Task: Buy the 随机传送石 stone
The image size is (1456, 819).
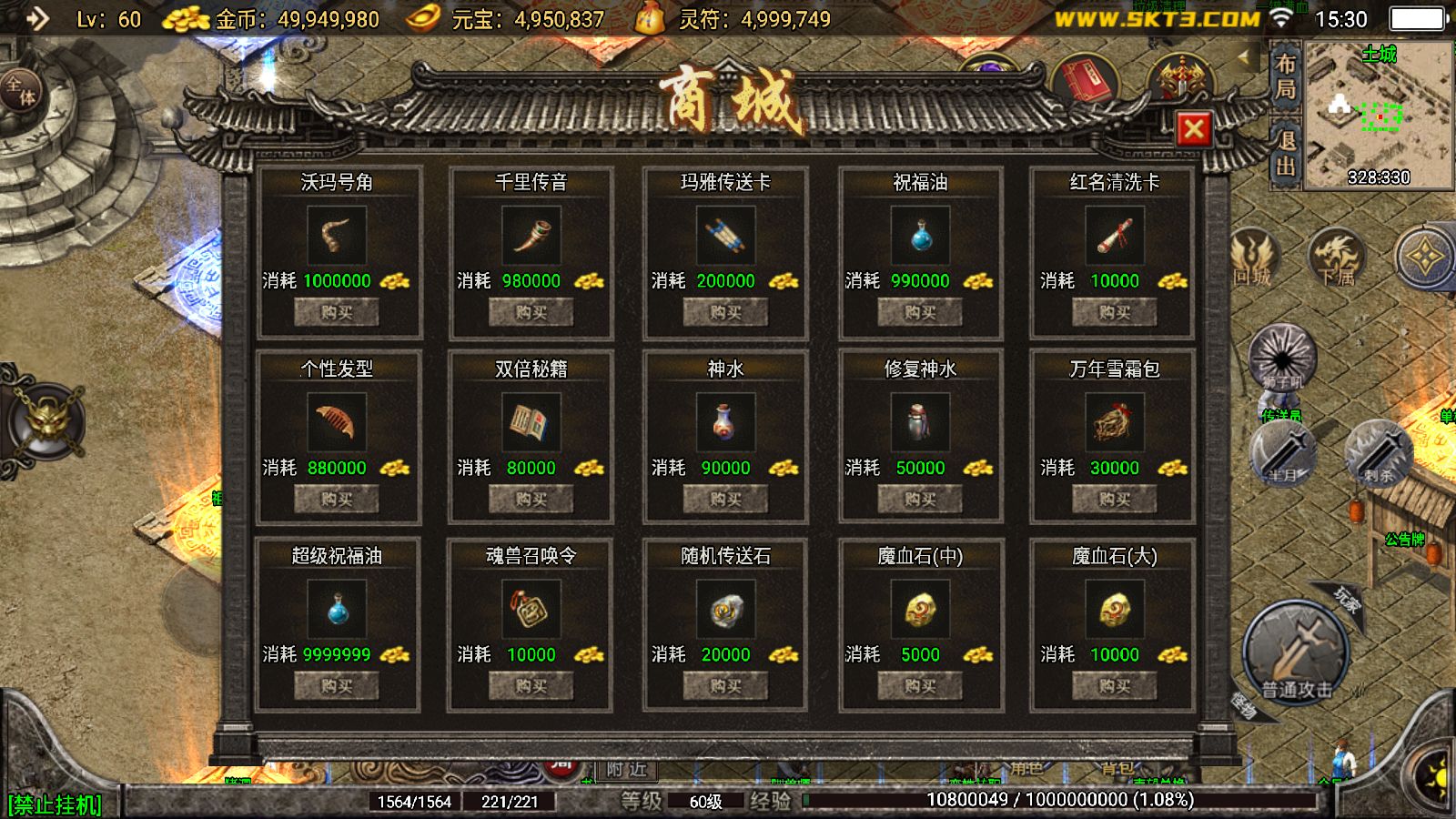Action: click(x=725, y=685)
